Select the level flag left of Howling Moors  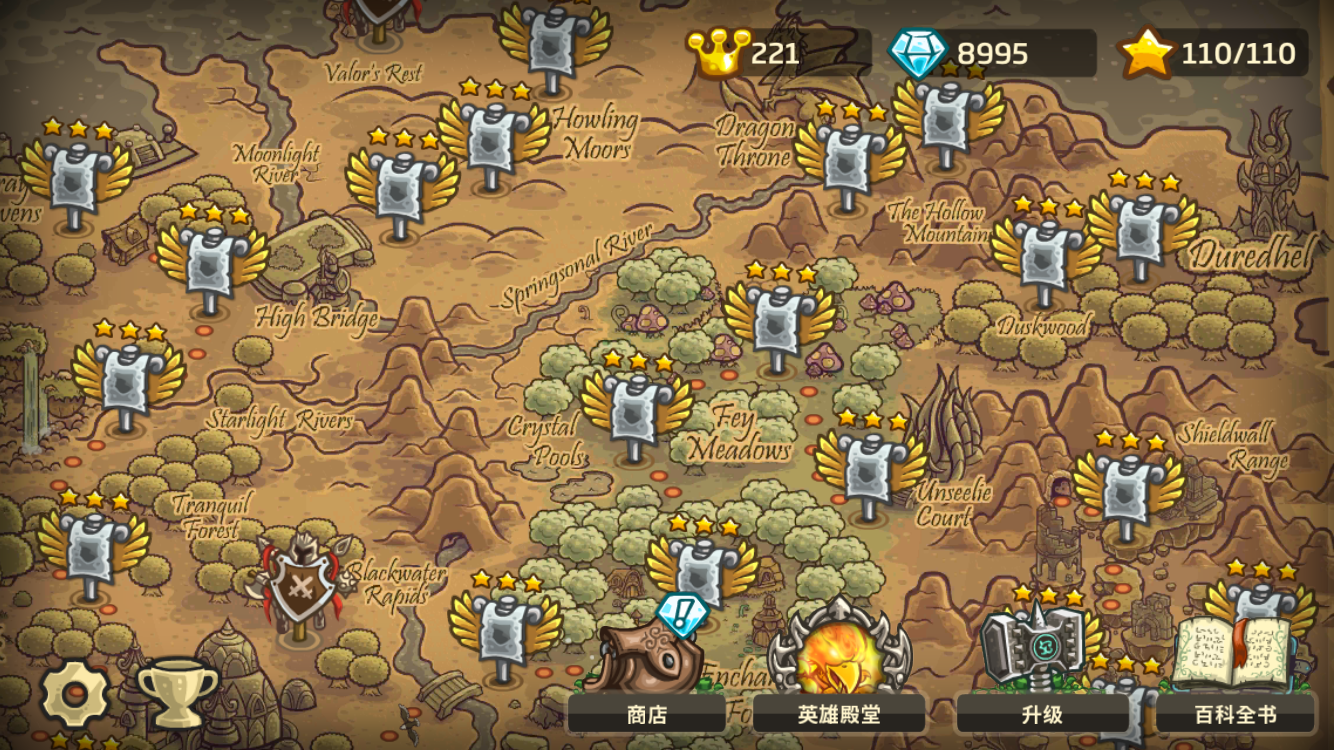point(493,140)
